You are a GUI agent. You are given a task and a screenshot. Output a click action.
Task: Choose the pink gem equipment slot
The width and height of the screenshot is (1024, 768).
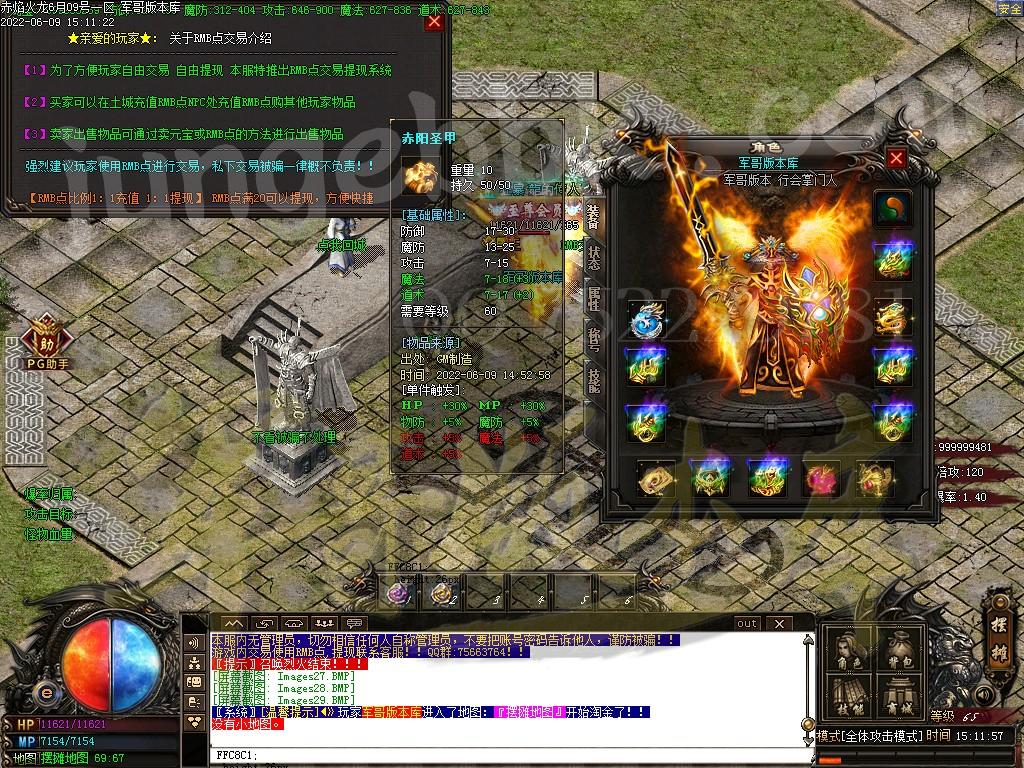point(822,478)
